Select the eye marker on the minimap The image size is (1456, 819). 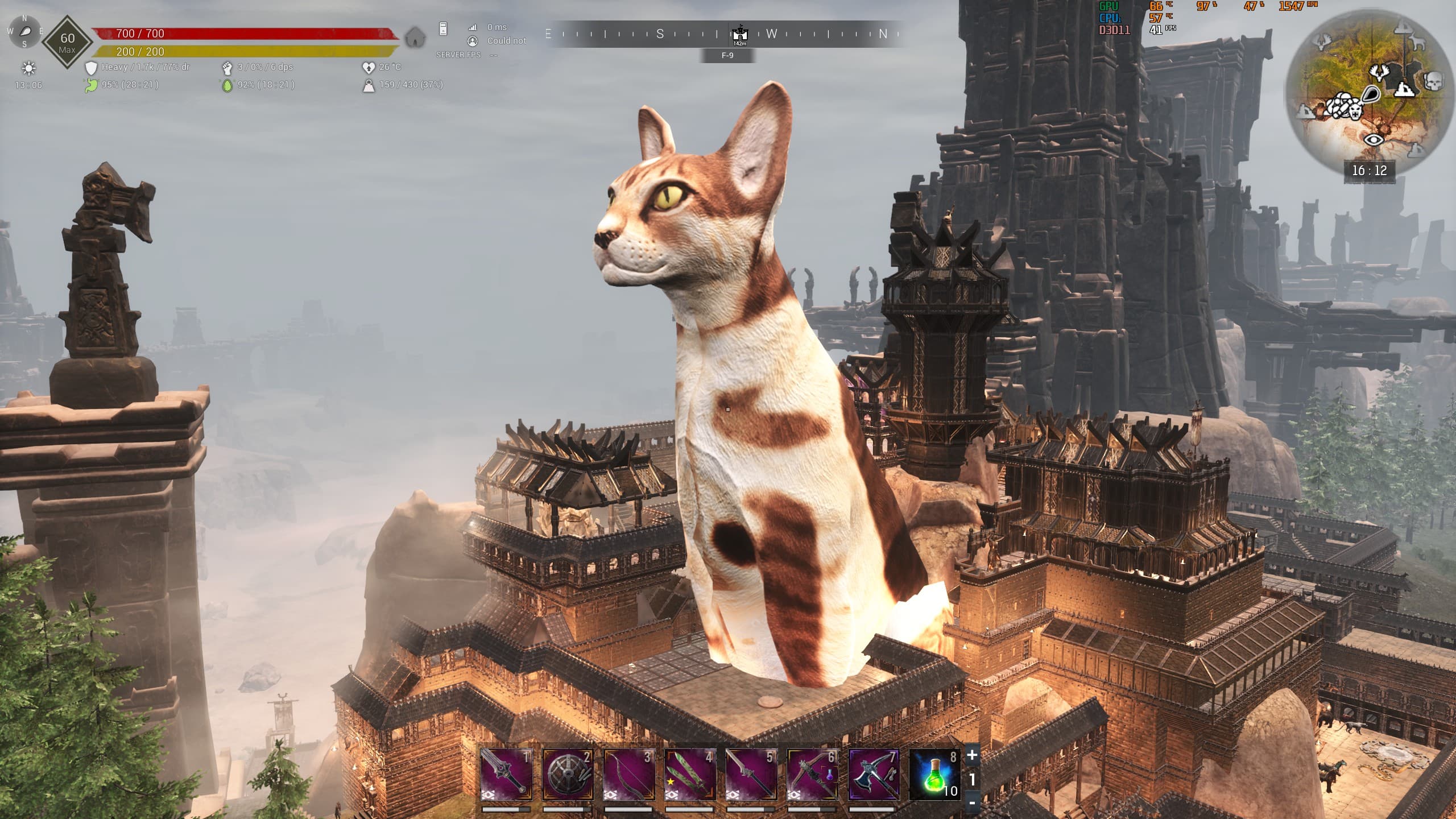click(1374, 139)
